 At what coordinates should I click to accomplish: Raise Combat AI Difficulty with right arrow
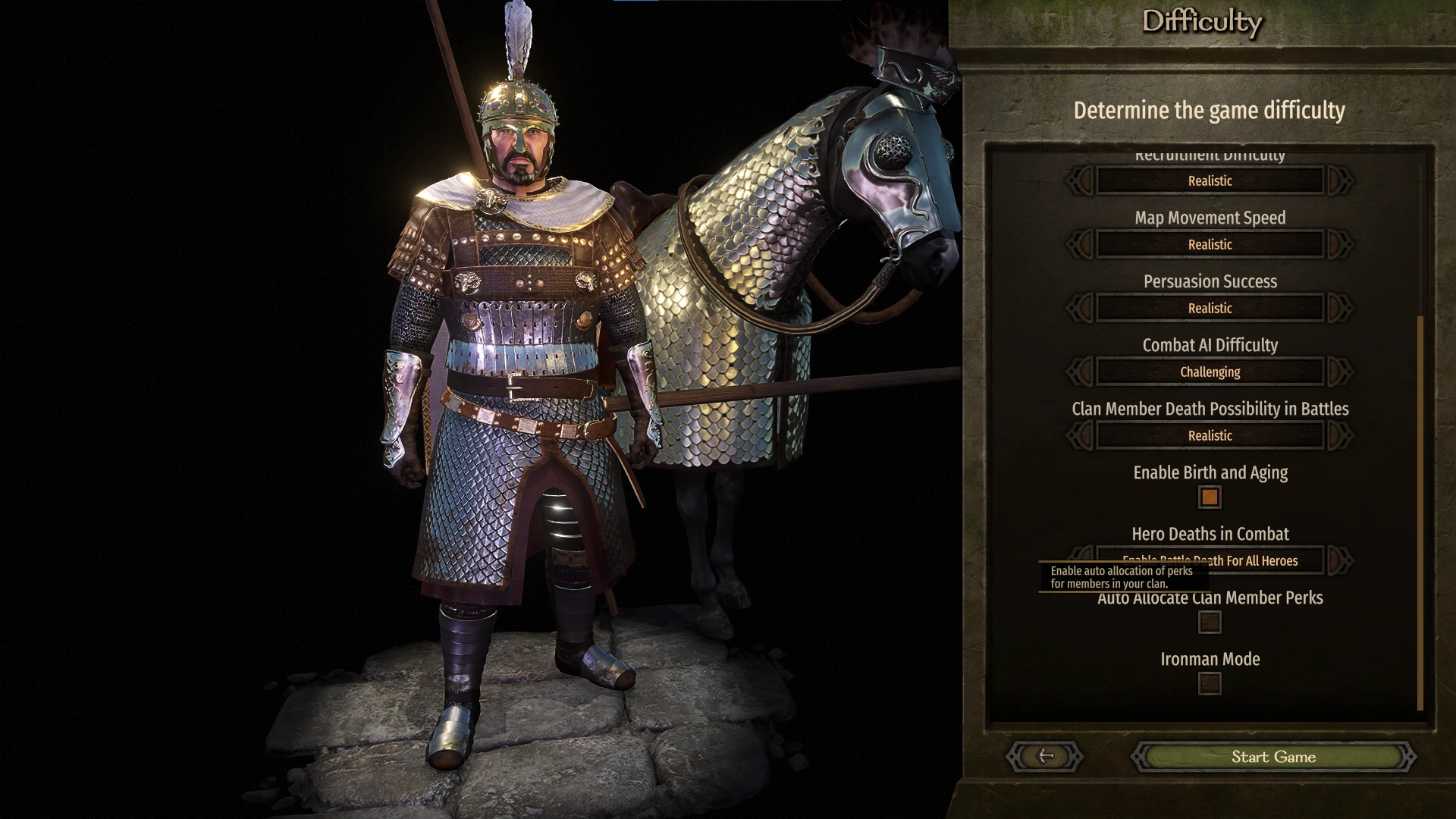[x=1340, y=372]
